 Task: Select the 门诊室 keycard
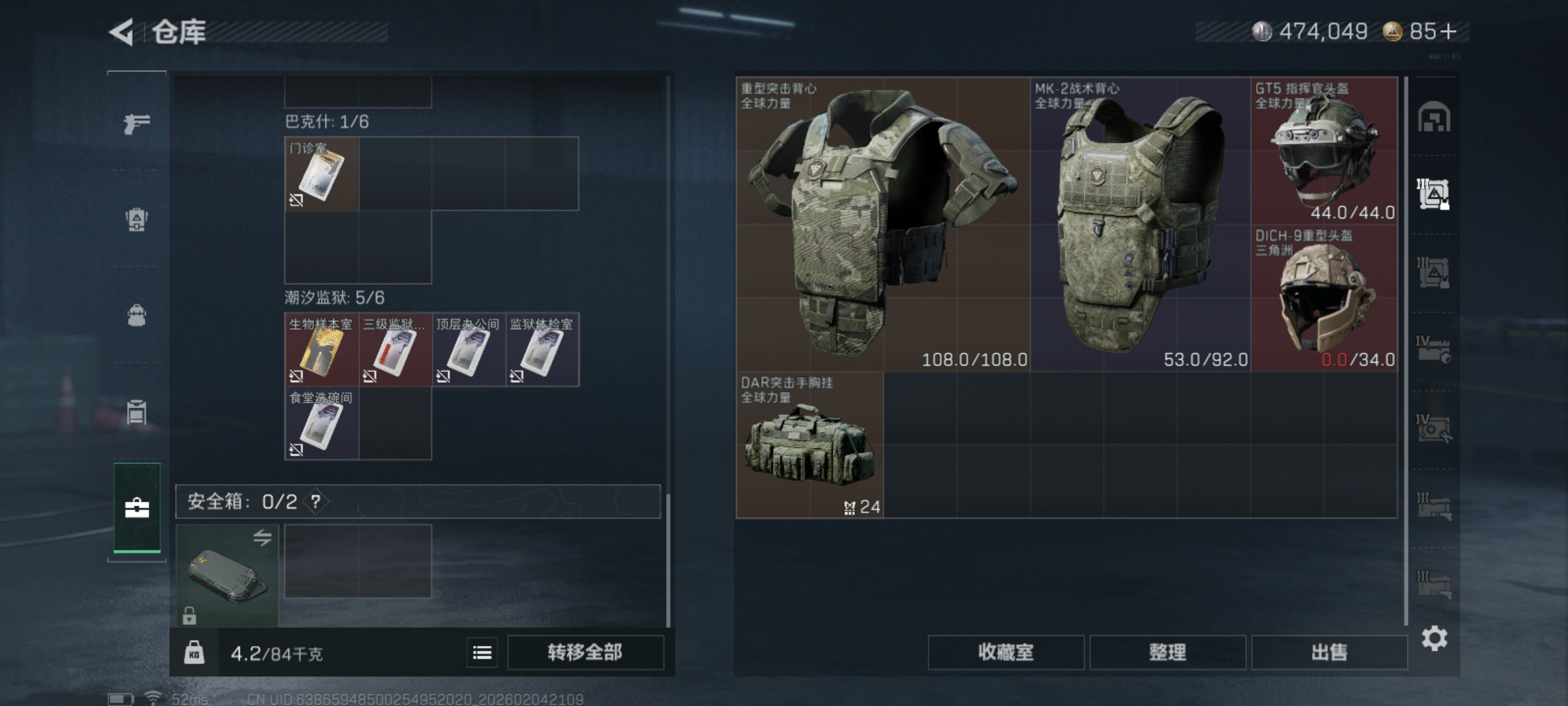pos(321,174)
